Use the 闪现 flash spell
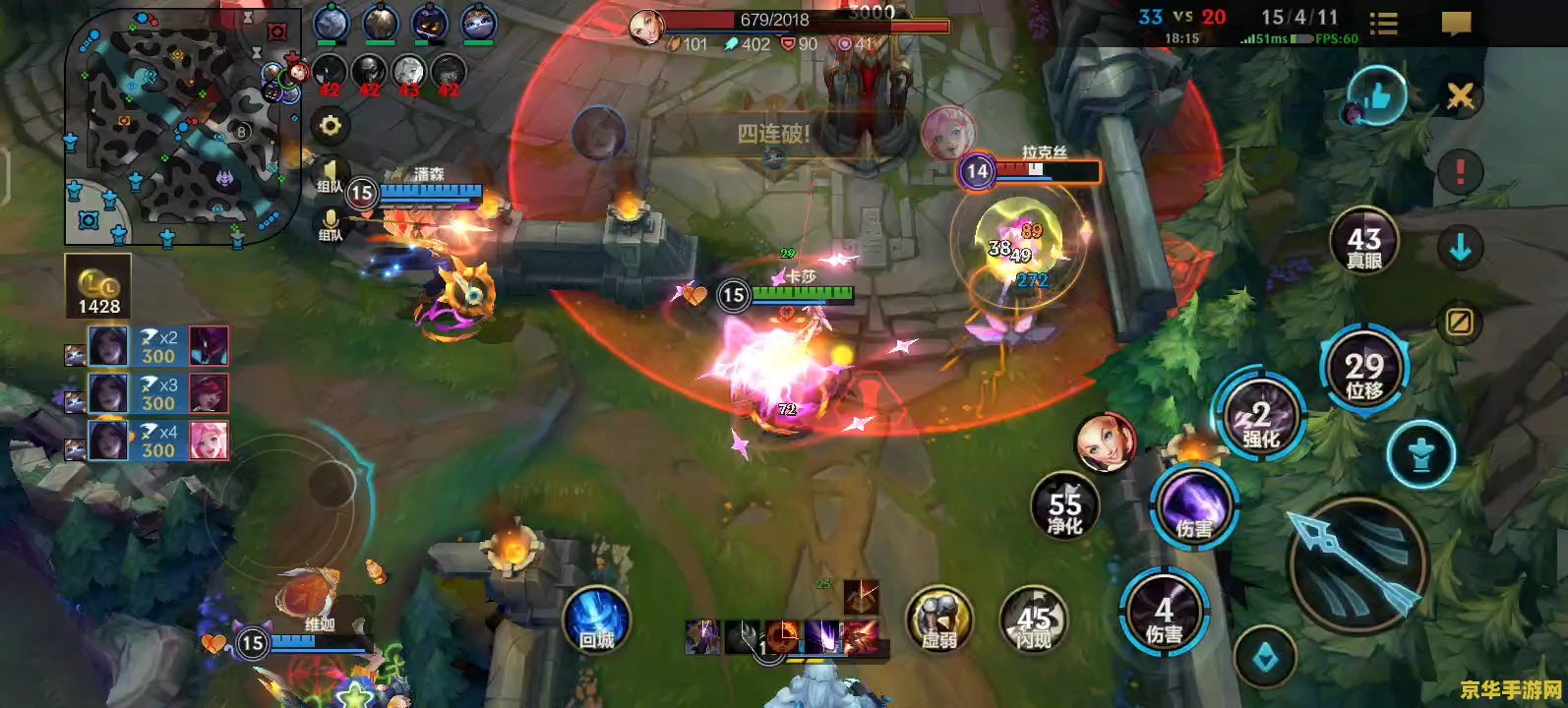Viewport: 1568px width, 708px height. tap(1033, 621)
